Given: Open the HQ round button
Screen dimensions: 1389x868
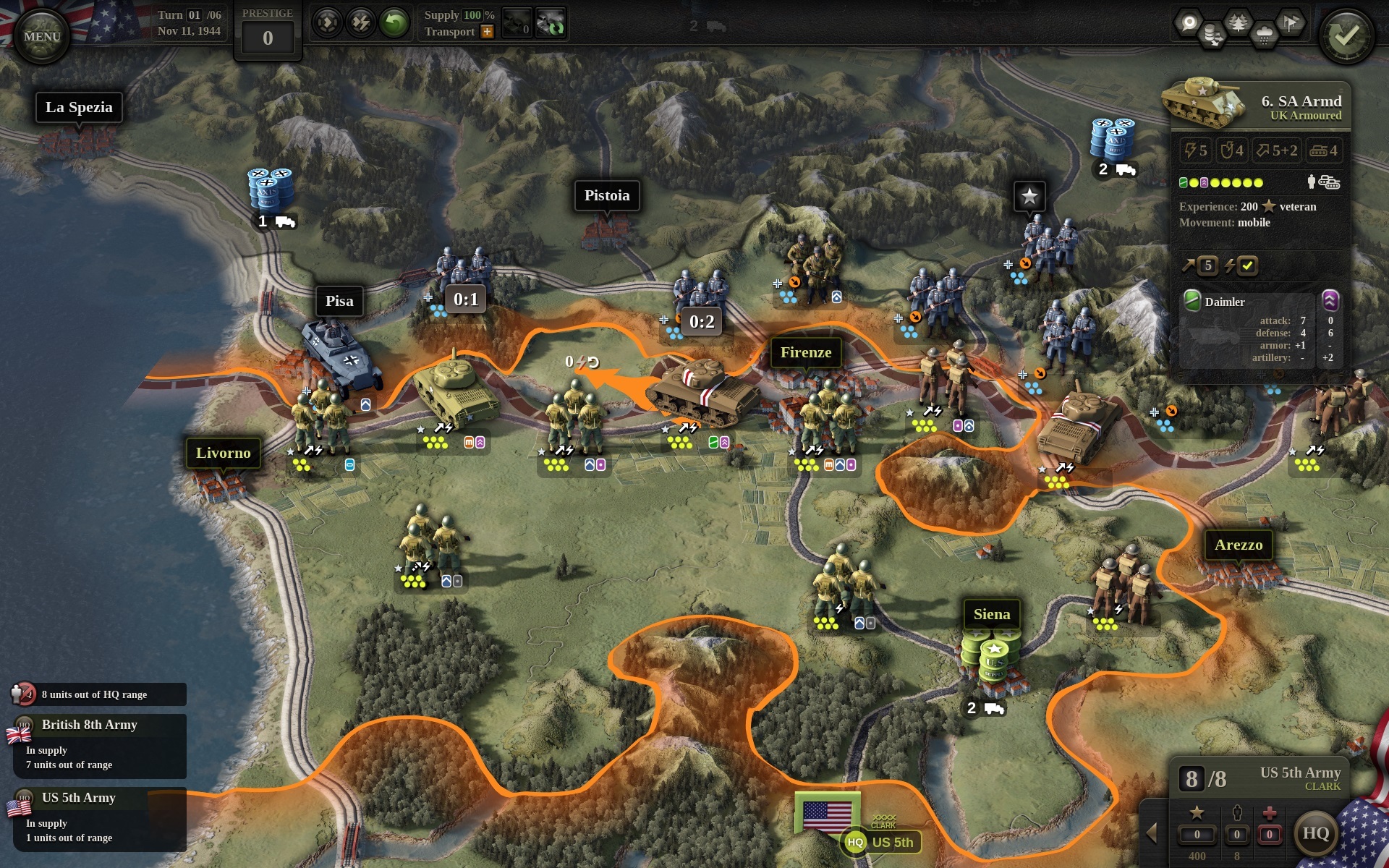Looking at the screenshot, I should (1315, 833).
